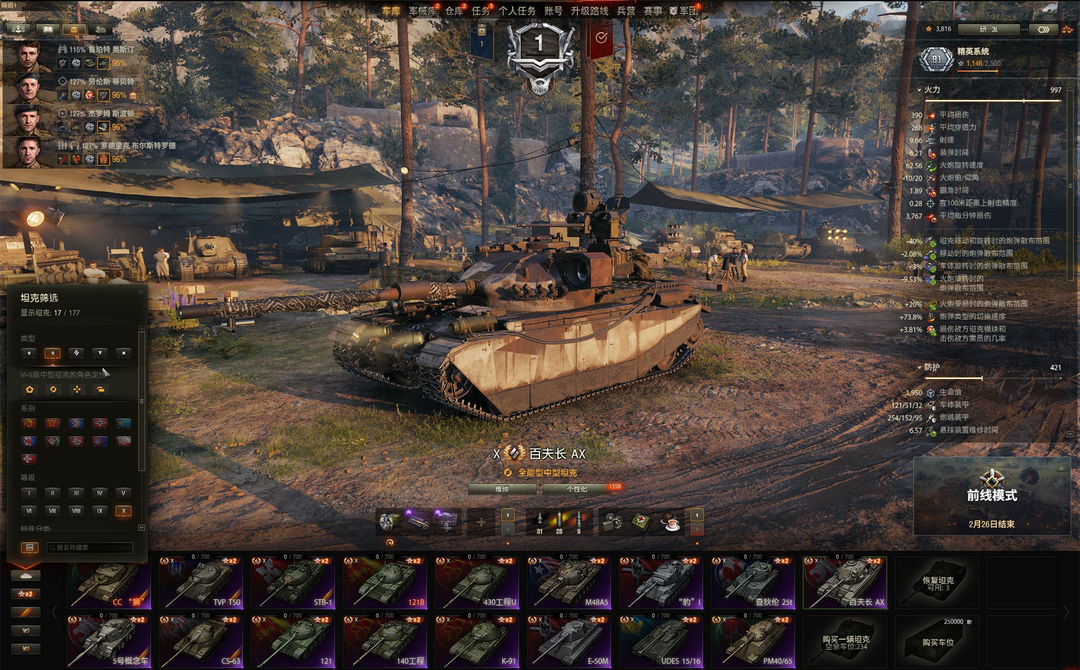Open the 恢复坦克 (restore tank) tile
Image resolution: width=1080 pixels, height=670 pixels.
pyautogui.click(x=937, y=582)
